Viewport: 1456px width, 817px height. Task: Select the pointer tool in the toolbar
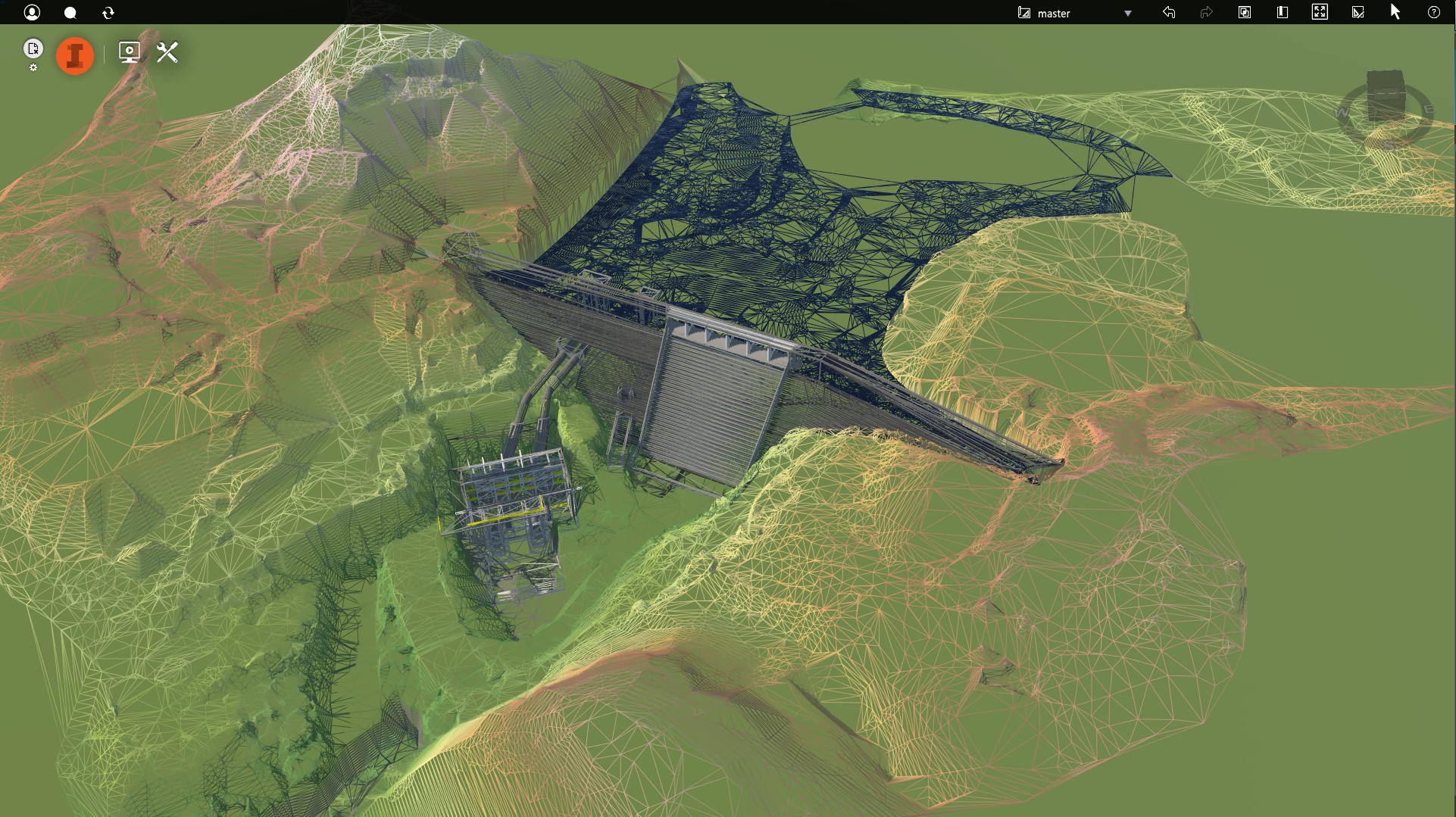click(x=1395, y=12)
